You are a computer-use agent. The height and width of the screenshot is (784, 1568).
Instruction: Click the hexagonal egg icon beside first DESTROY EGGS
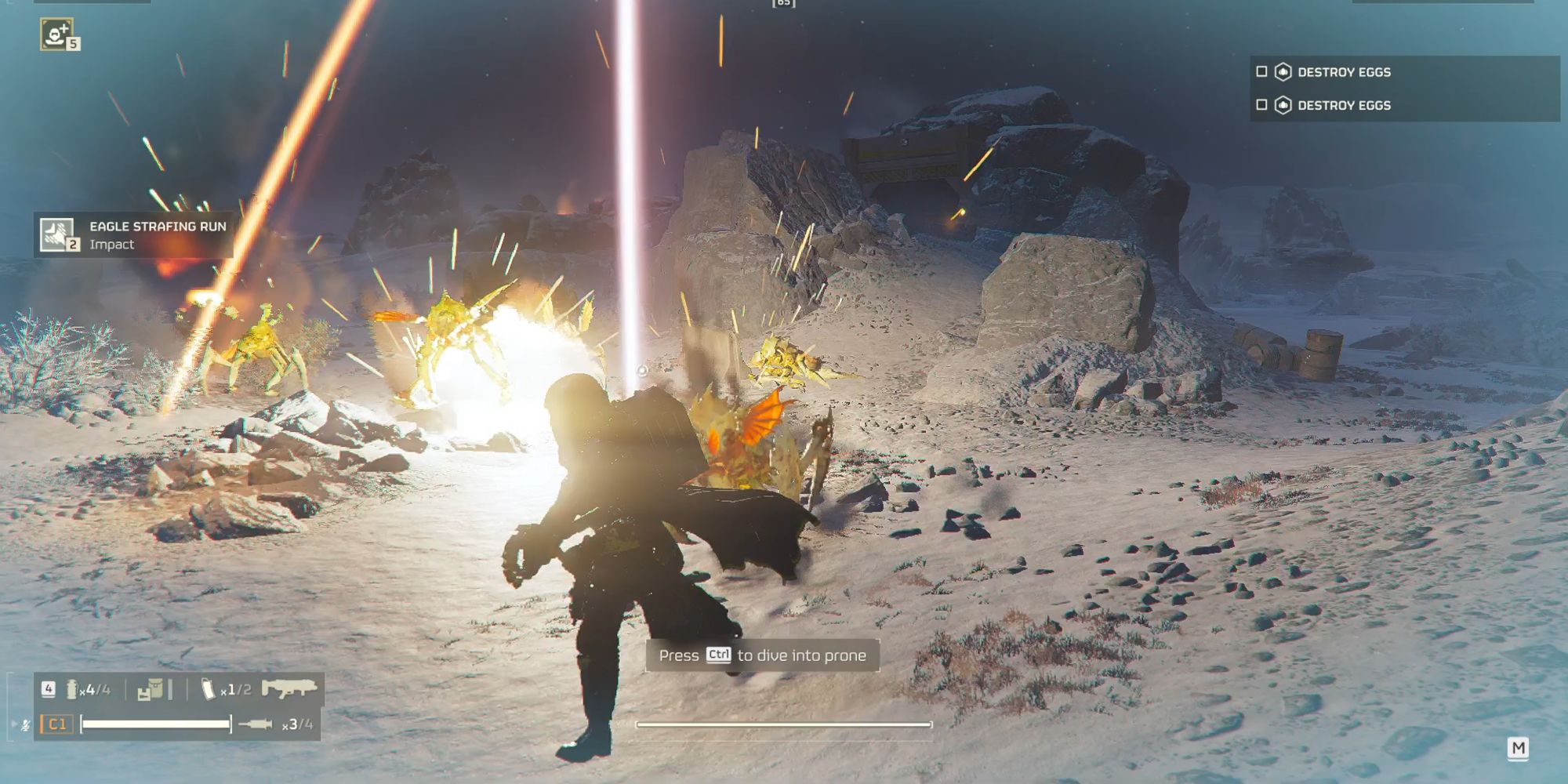(1283, 71)
